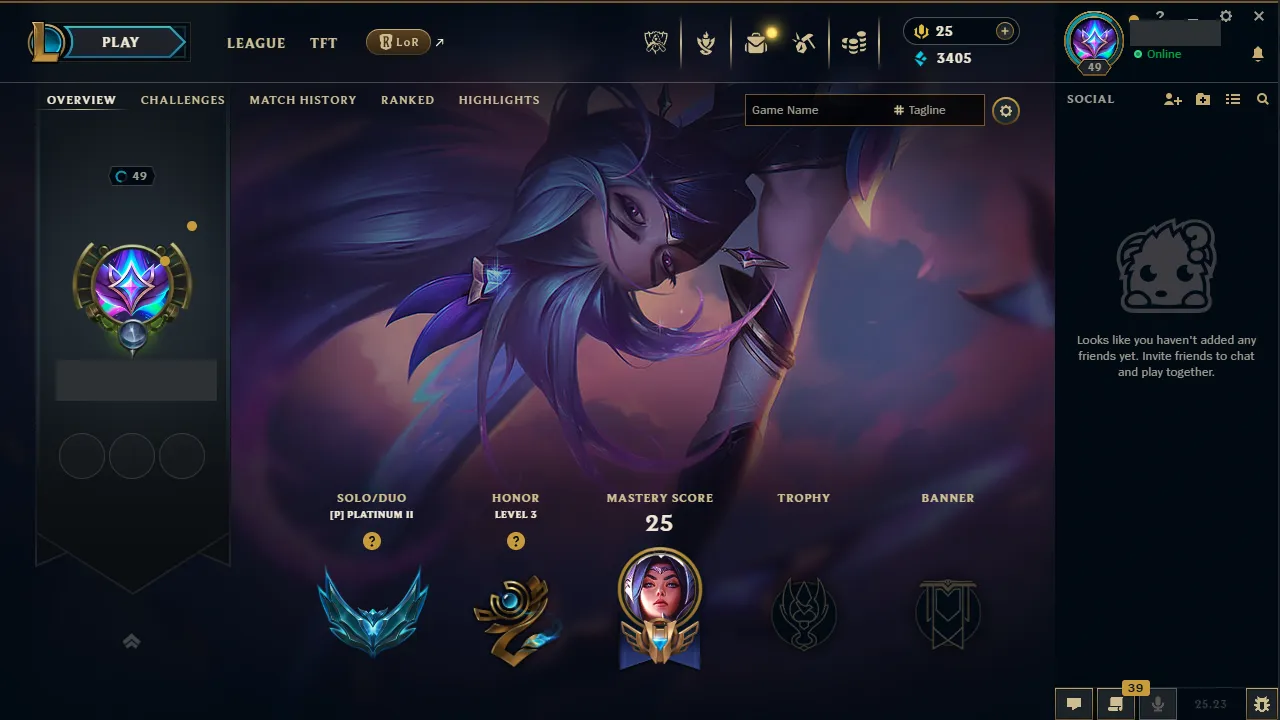Select the Clash sword-and-pedestal icon

[706, 42]
